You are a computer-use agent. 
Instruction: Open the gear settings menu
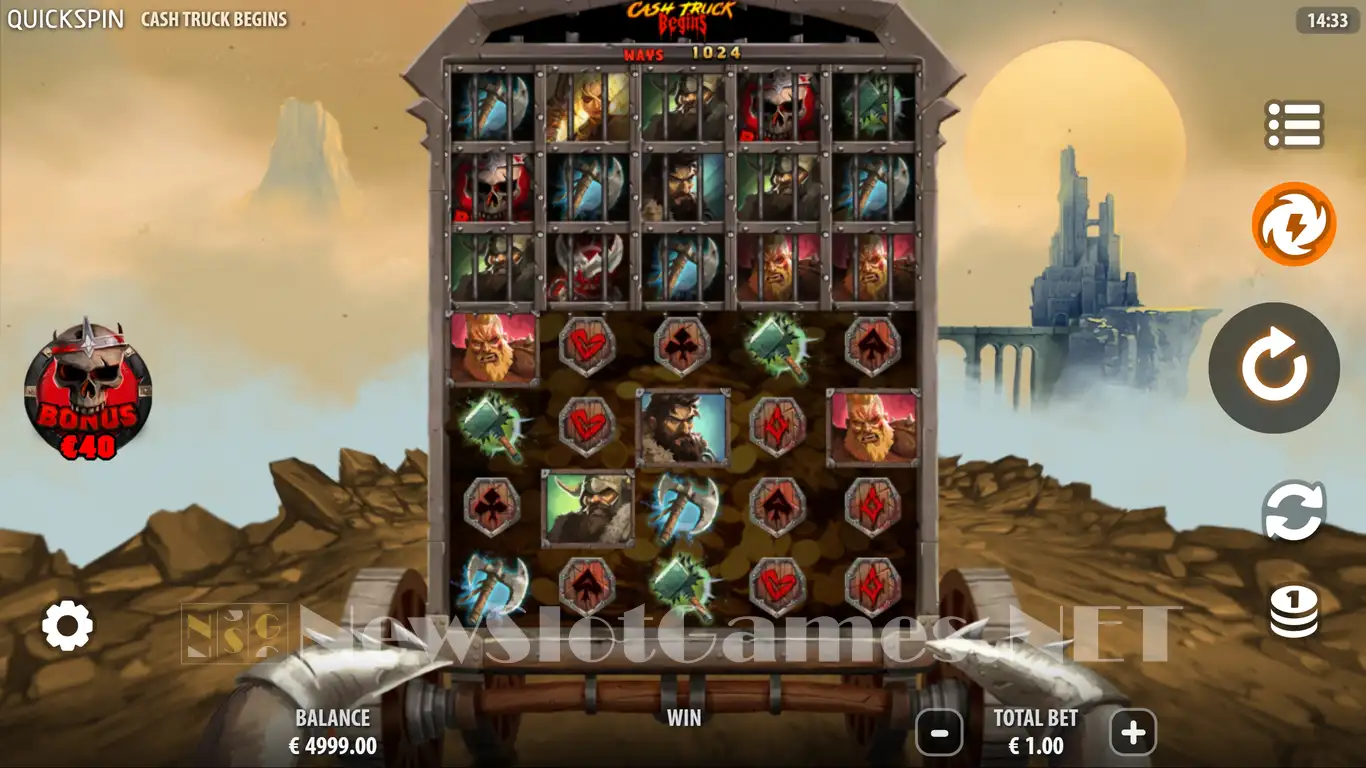click(x=67, y=626)
